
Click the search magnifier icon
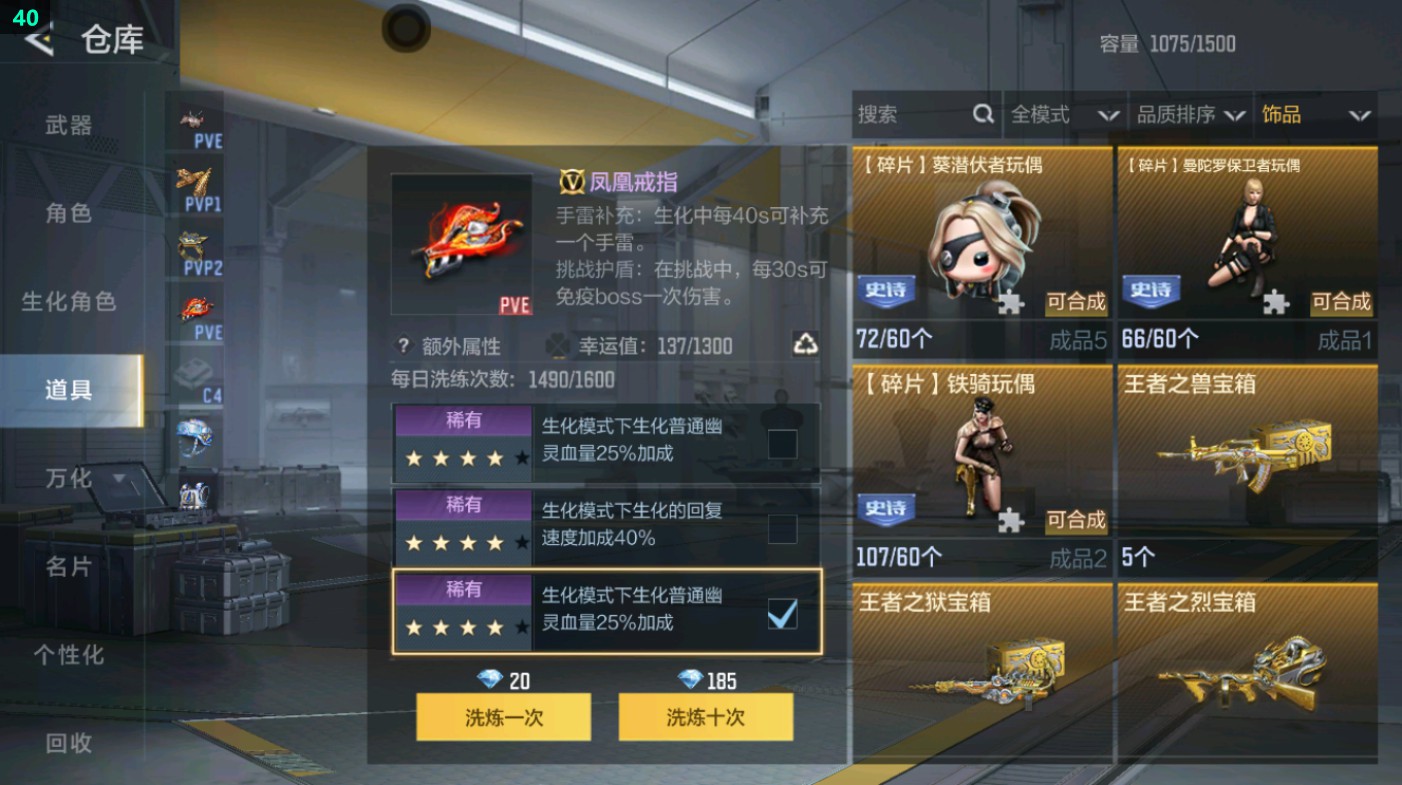983,115
